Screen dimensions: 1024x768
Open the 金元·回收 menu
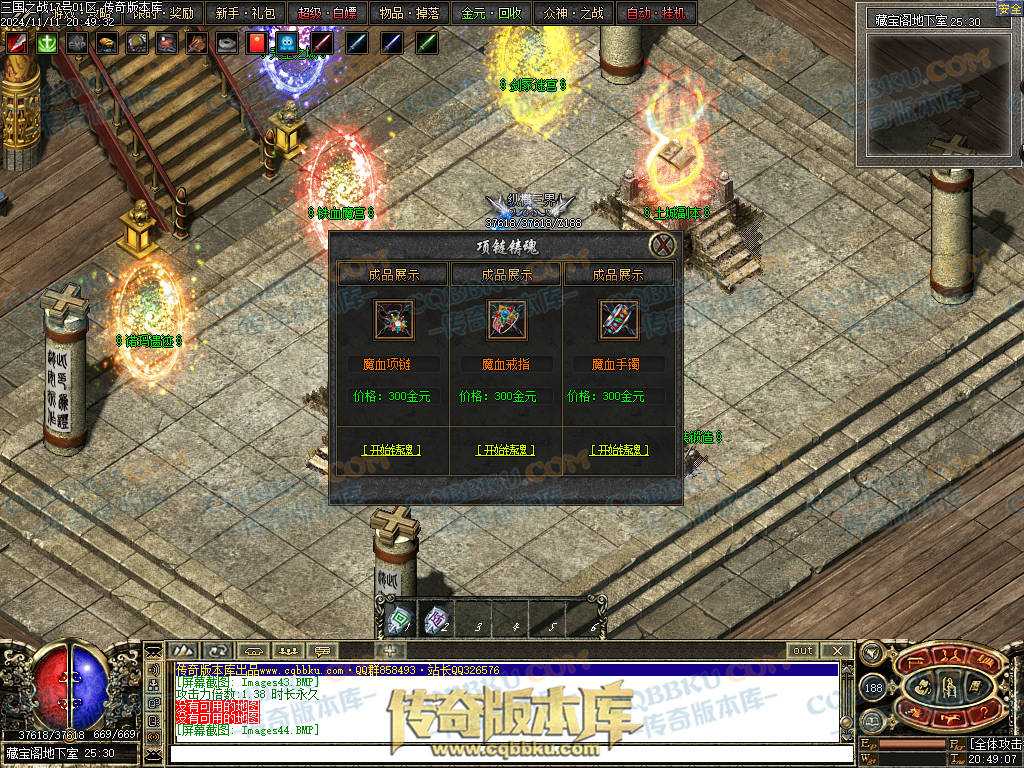[x=492, y=13]
